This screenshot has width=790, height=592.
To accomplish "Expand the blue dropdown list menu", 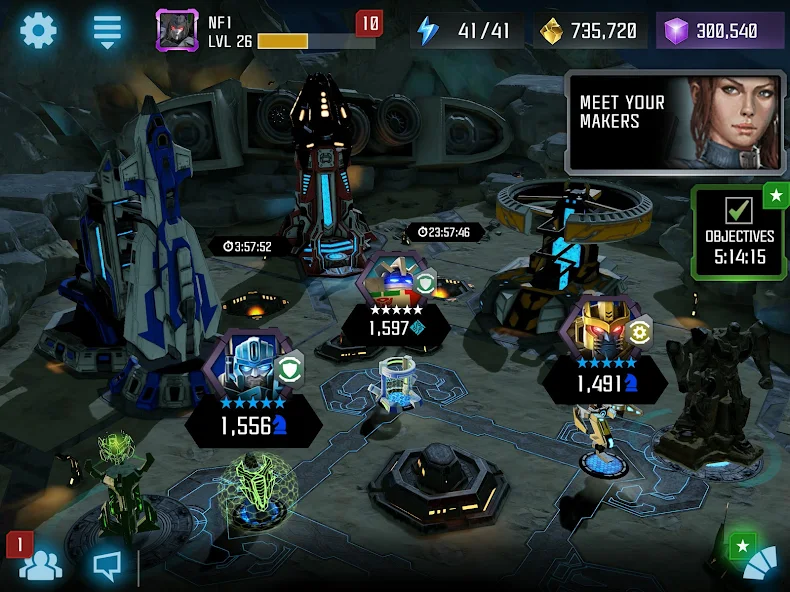I will [107, 30].
